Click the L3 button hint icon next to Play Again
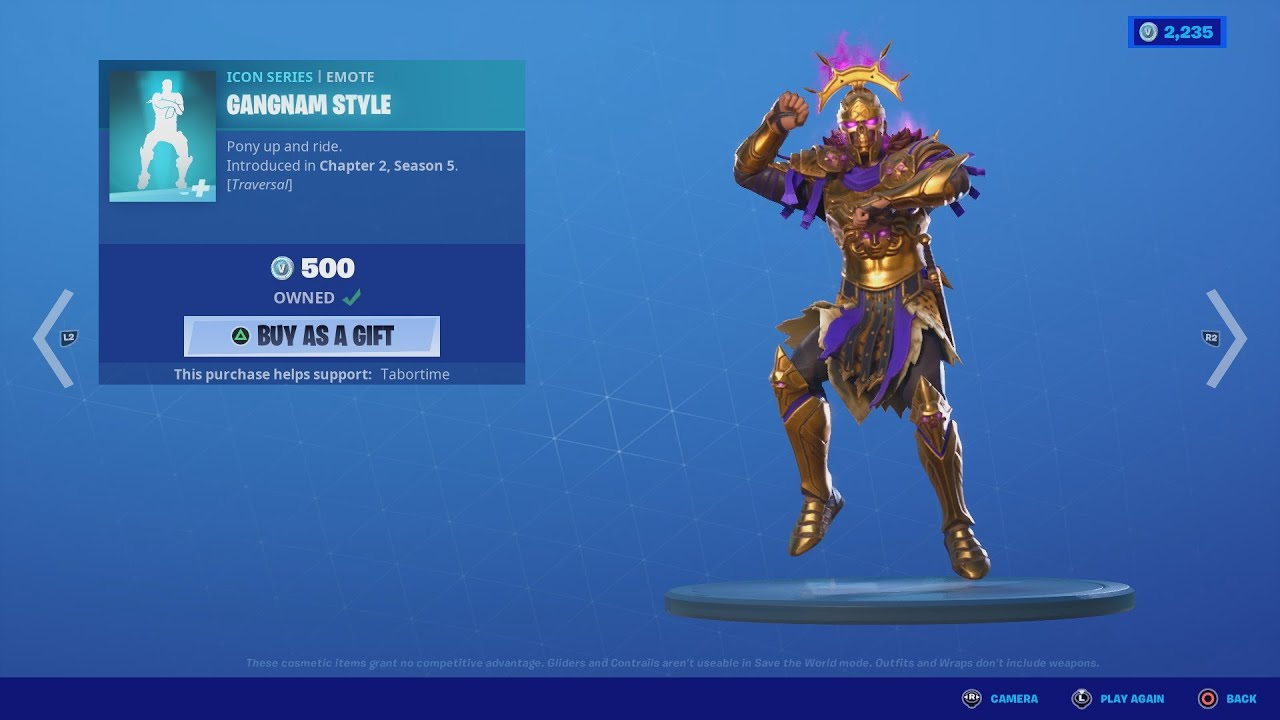This screenshot has height=720, width=1280. [1081, 699]
